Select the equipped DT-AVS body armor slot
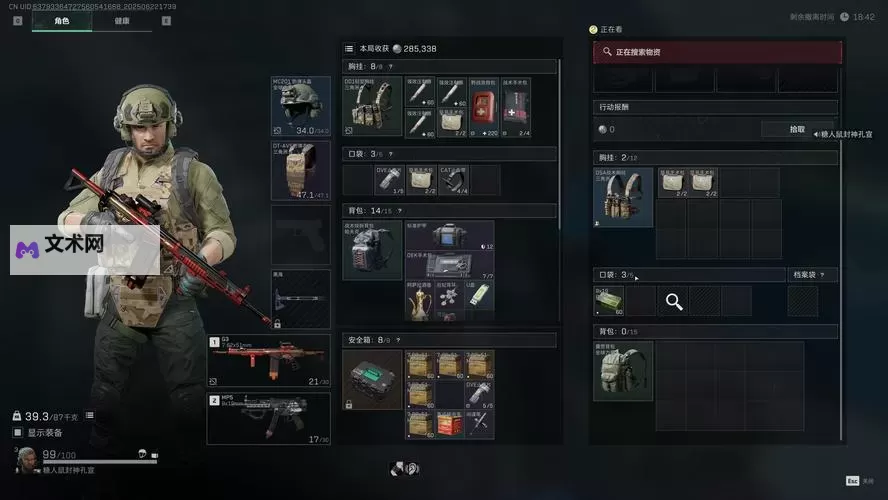Viewport: 888px width, 500px height. [300, 170]
